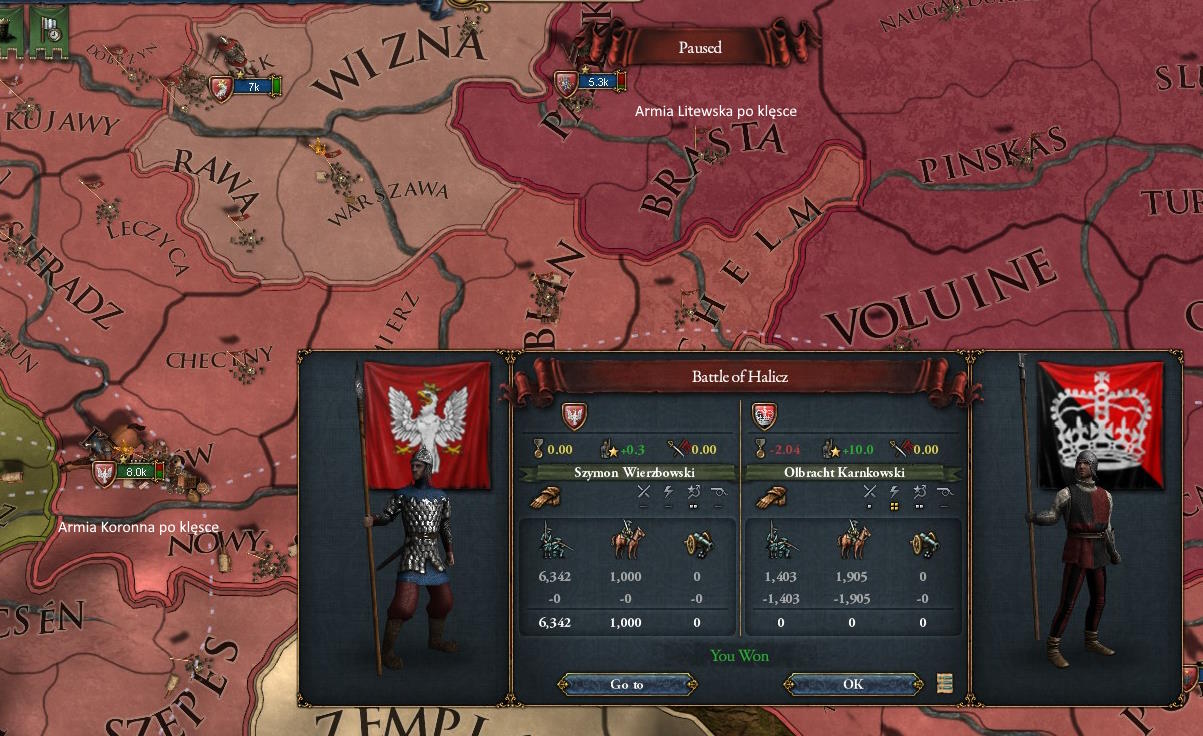Click the Go to button

pos(626,684)
